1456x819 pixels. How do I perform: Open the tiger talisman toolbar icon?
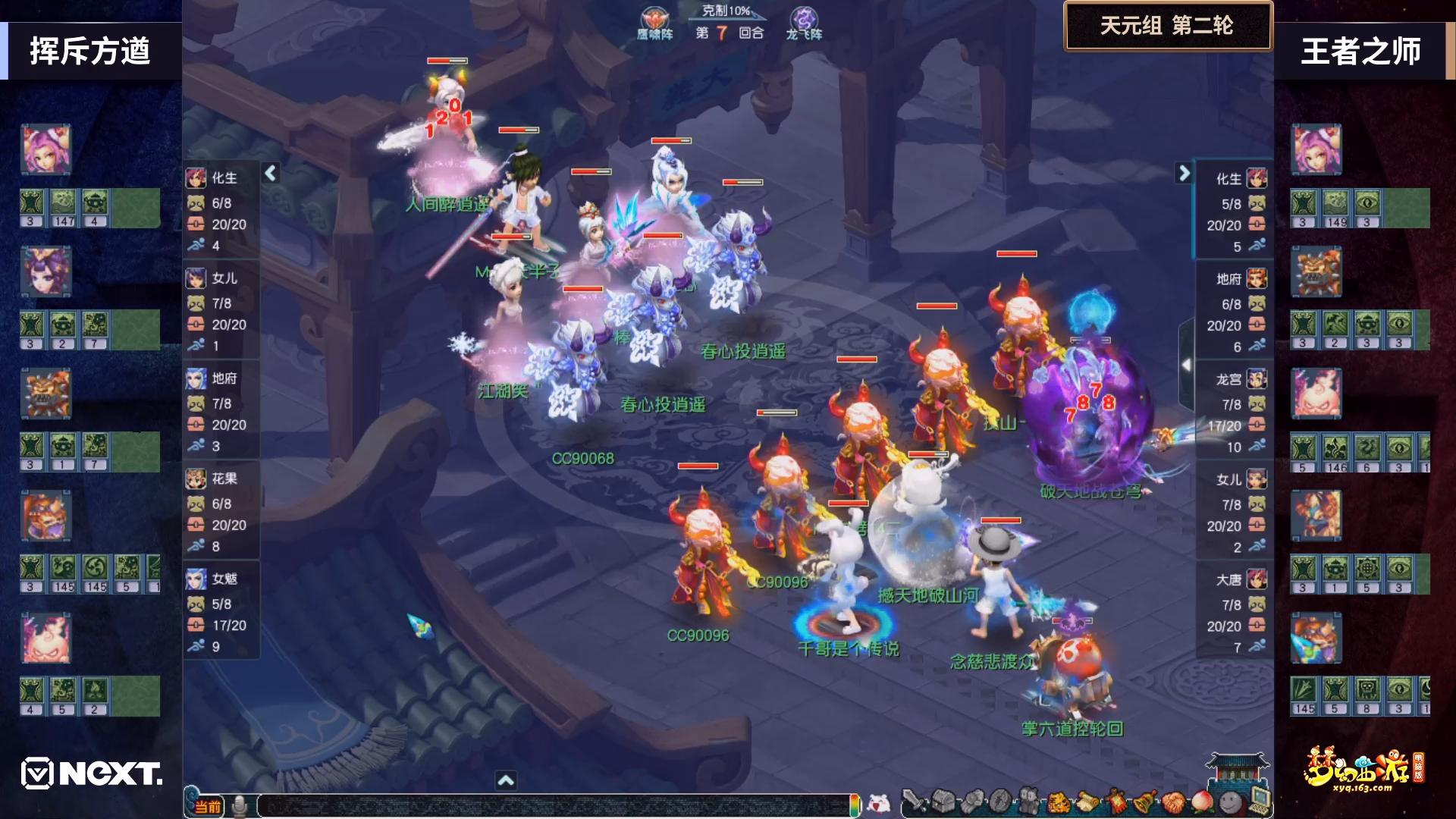(x=1058, y=802)
